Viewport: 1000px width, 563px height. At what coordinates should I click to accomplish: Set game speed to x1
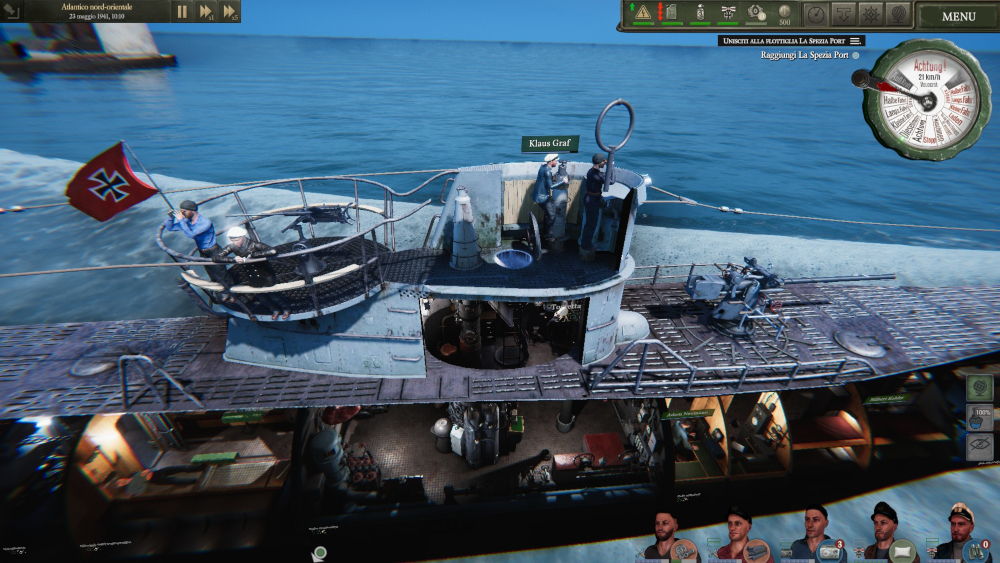206,12
